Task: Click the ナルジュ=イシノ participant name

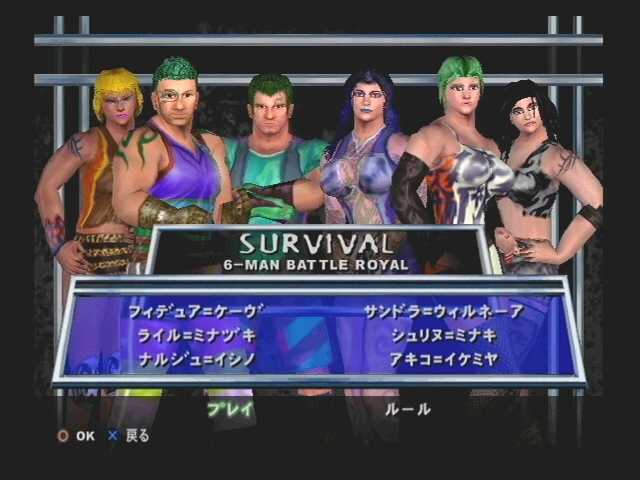Action: click(193, 357)
